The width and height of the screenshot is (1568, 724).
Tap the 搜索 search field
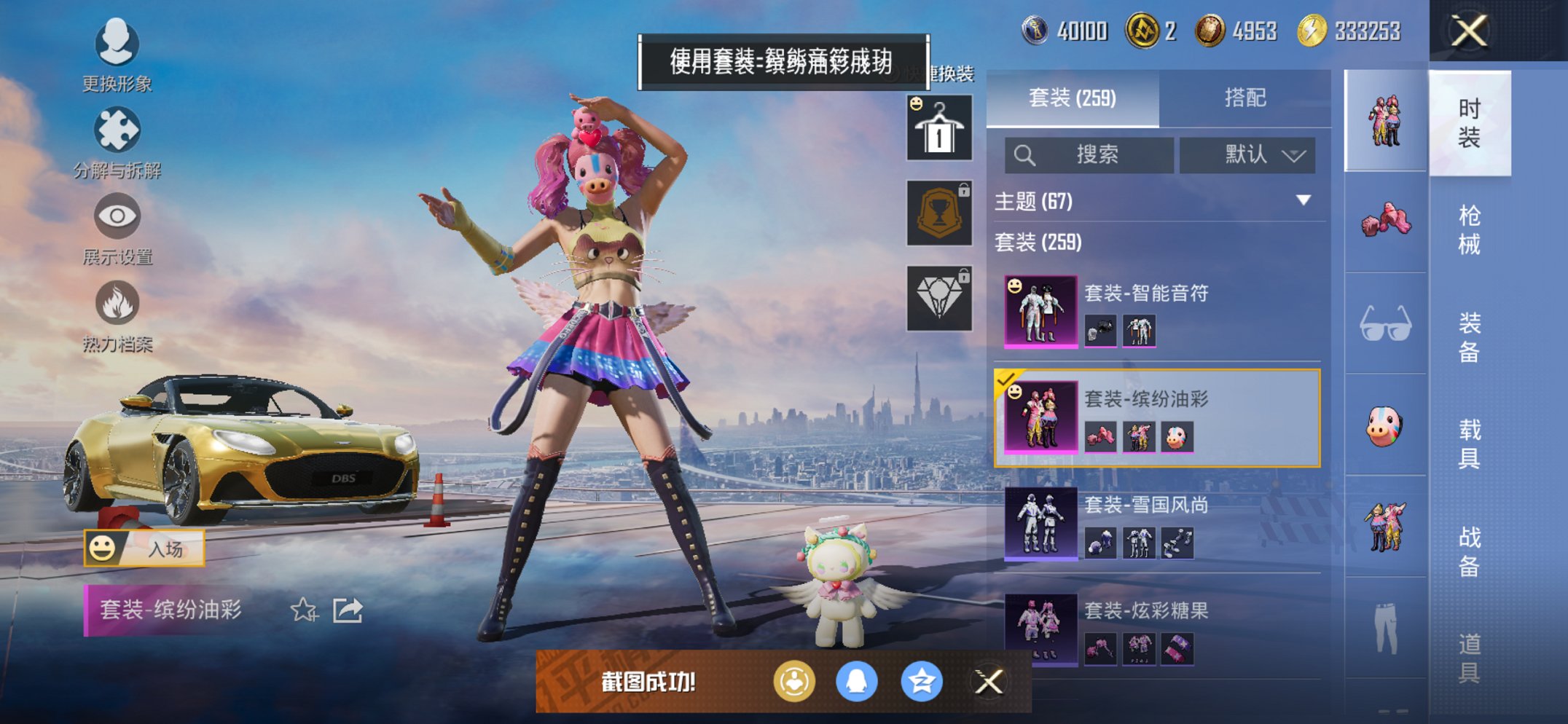[1093, 155]
